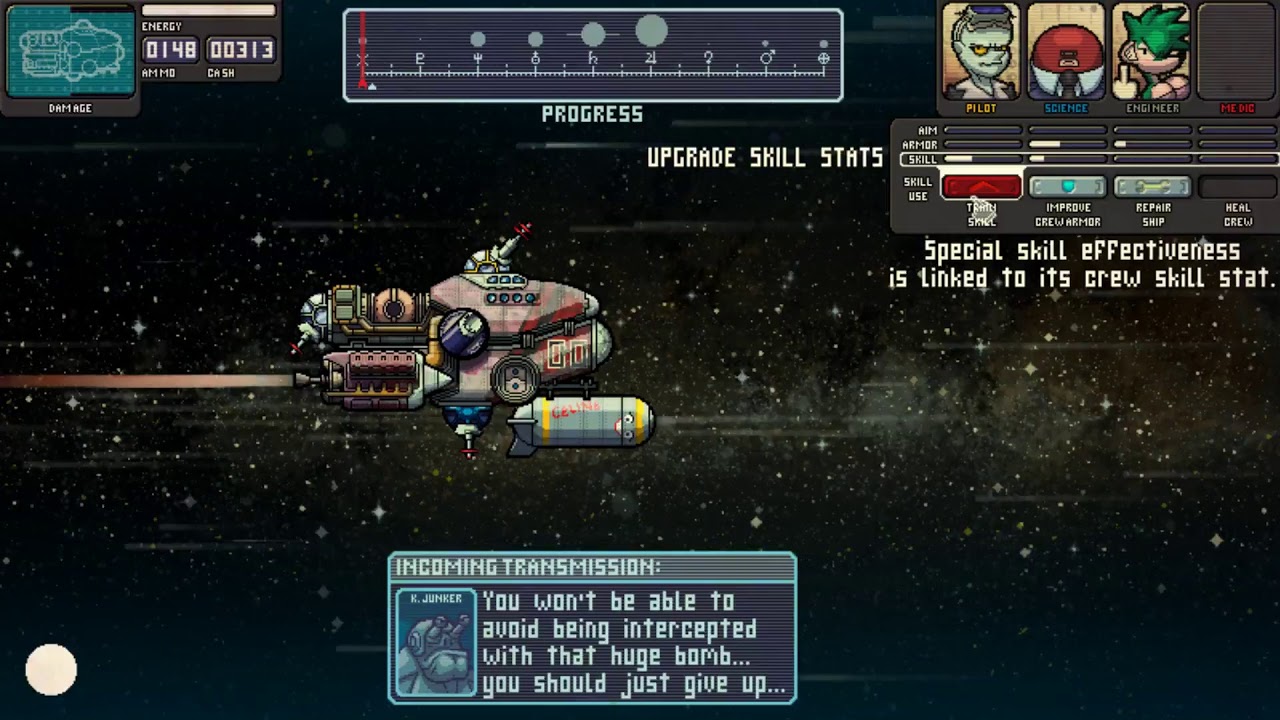Pick the green-haired Engineer portrait
Image resolution: width=1280 pixels, height=720 pixels.
tap(1152, 52)
